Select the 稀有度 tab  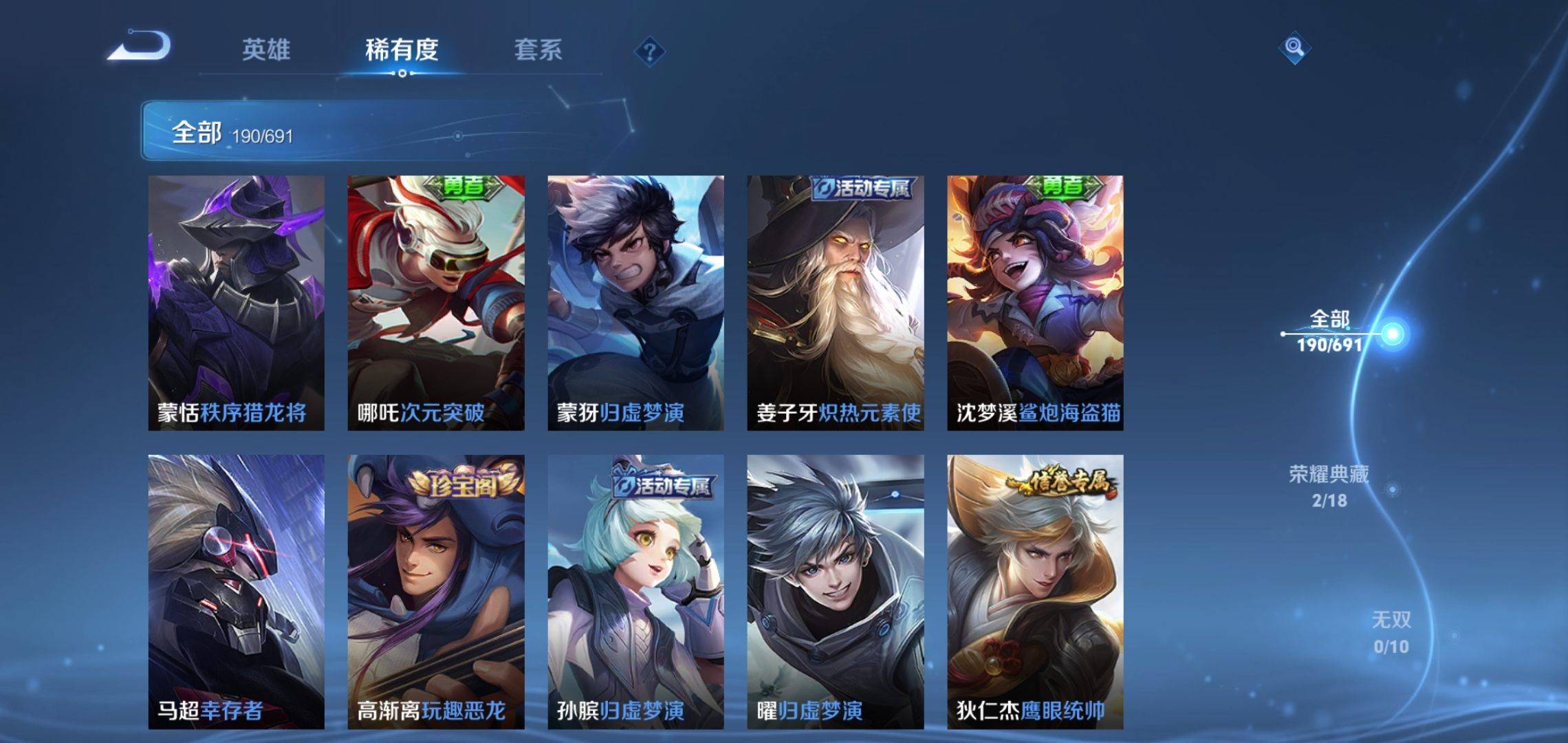tap(402, 50)
